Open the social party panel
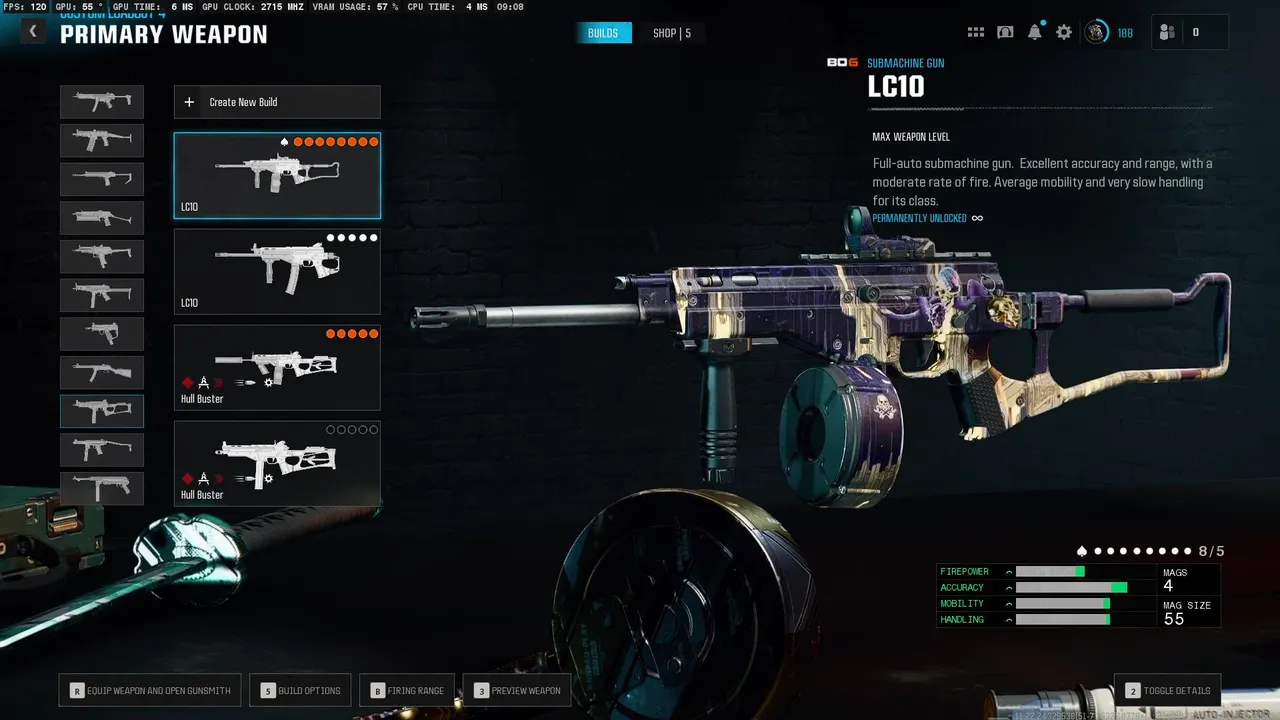The height and width of the screenshot is (720, 1280). 1189,32
